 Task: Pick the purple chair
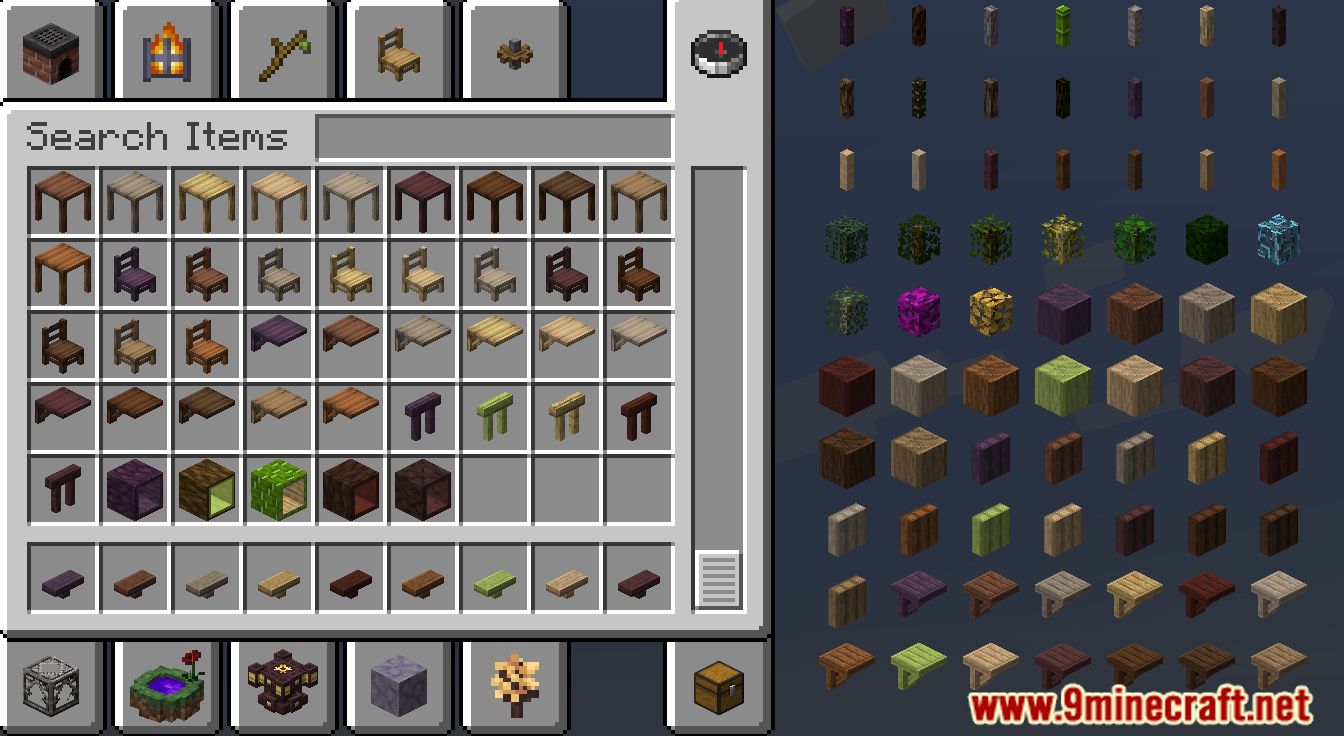135,272
